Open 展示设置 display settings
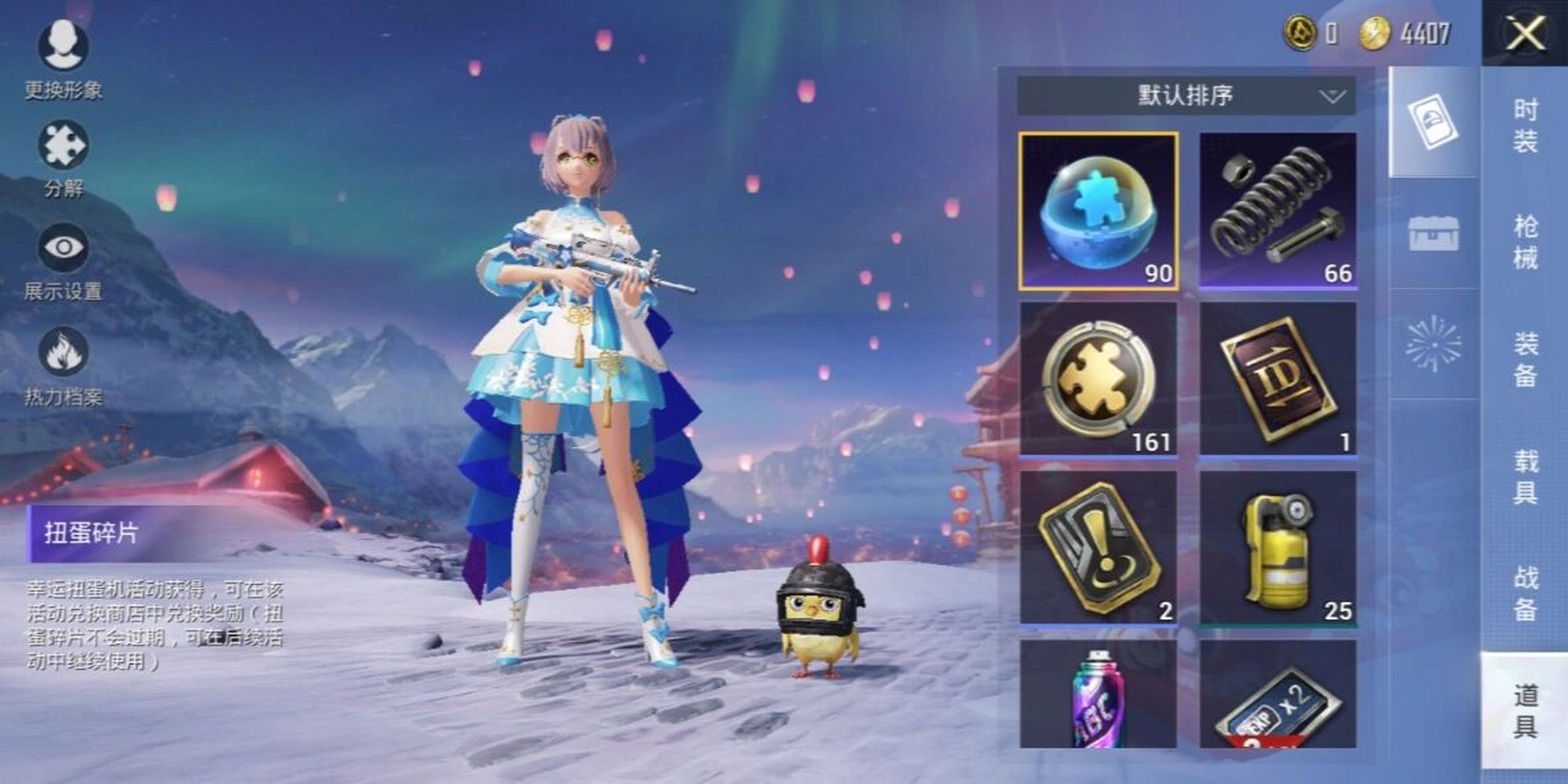The image size is (1568, 784). click(x=63, y=249)
